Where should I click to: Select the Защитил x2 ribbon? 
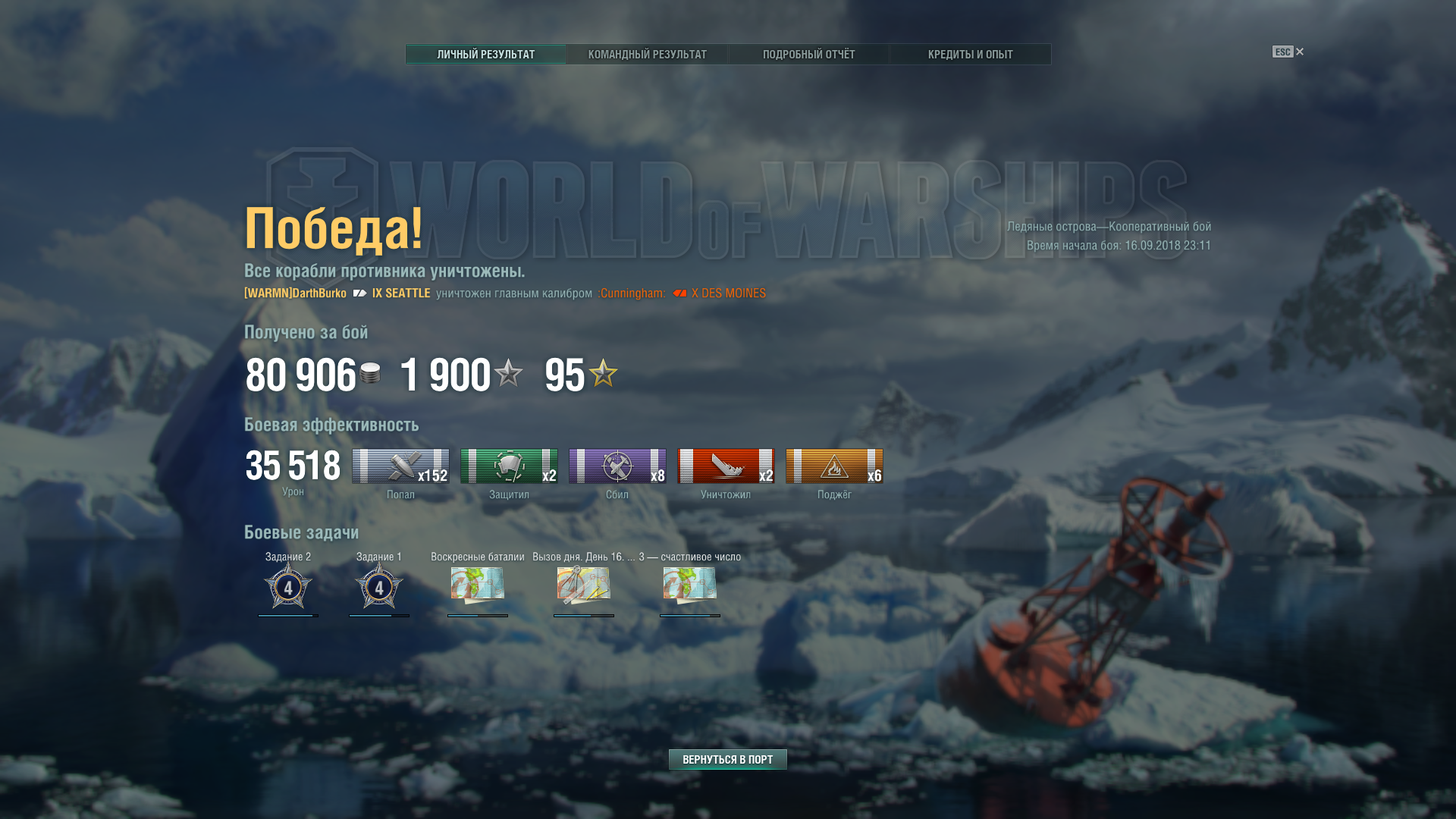coord(509,466)
